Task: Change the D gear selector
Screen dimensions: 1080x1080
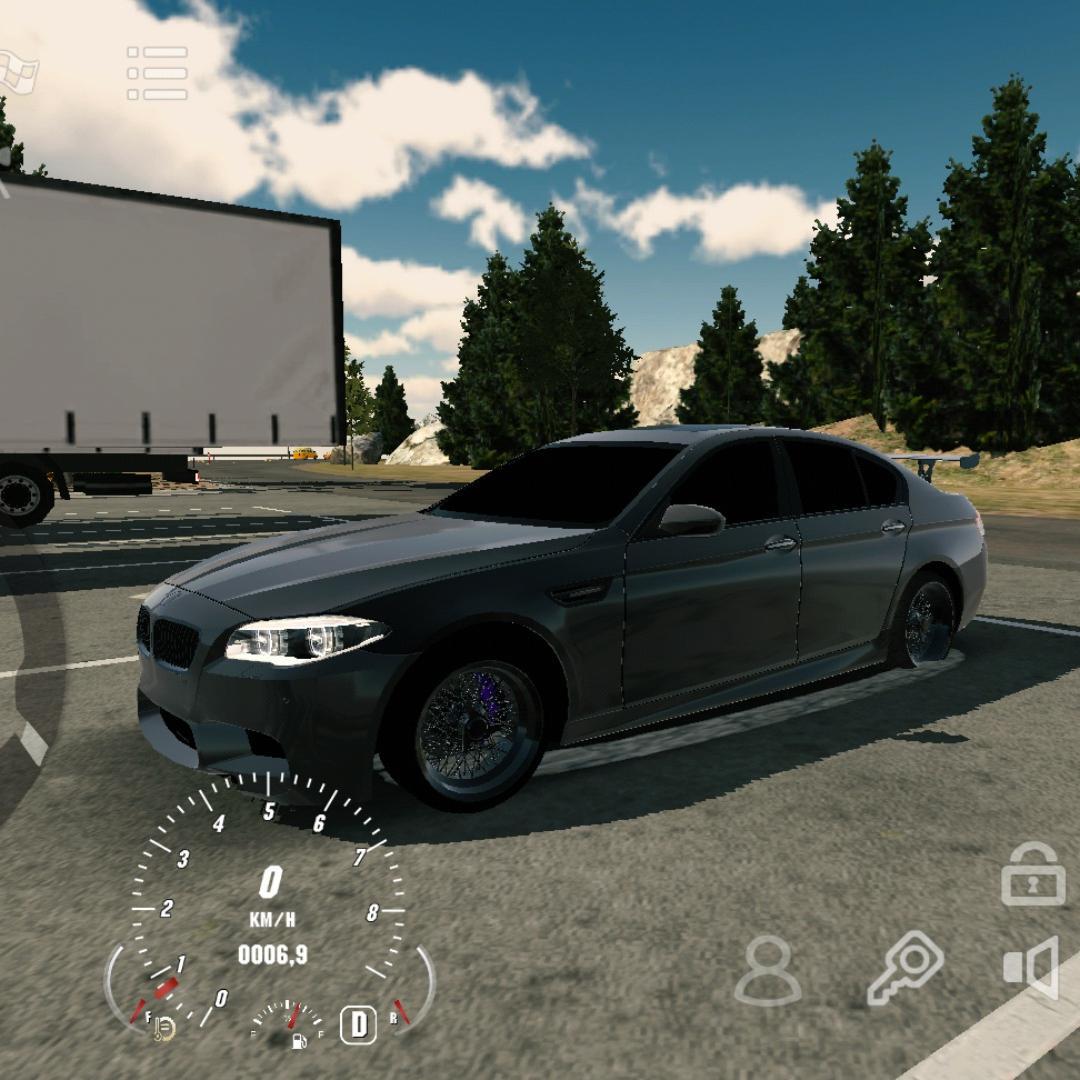Action: (x=358, y=1025)
